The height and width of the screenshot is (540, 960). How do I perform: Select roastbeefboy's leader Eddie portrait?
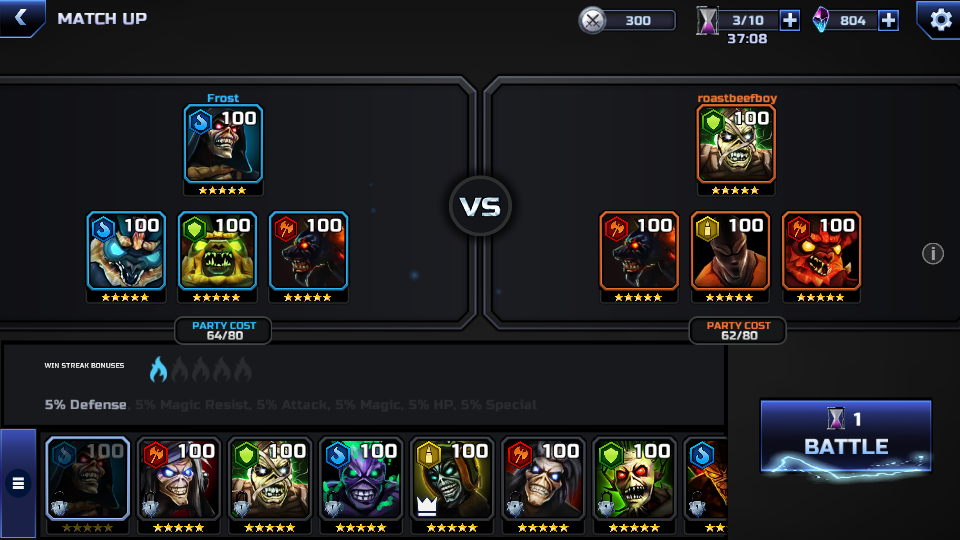tap(736, 144)
